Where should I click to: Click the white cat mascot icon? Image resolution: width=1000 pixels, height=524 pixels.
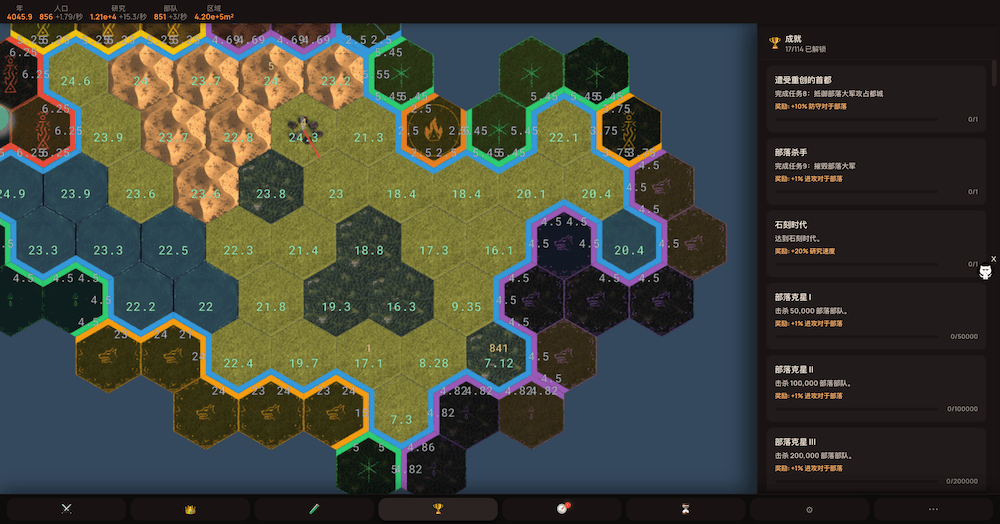coord(984,273)
